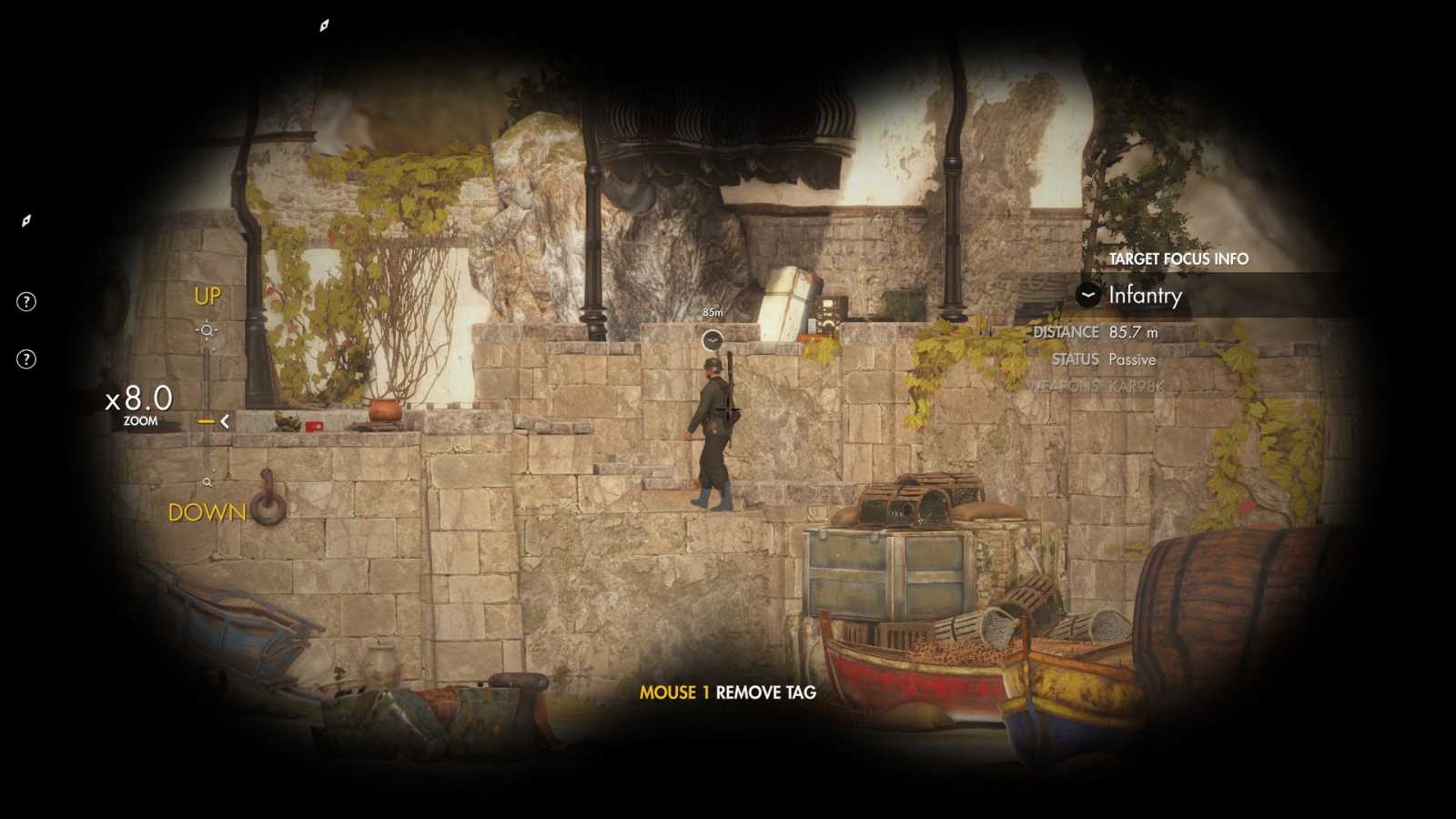Click the lower question mark help icon
Screen dimensions: 1456x819
point(27,358)
